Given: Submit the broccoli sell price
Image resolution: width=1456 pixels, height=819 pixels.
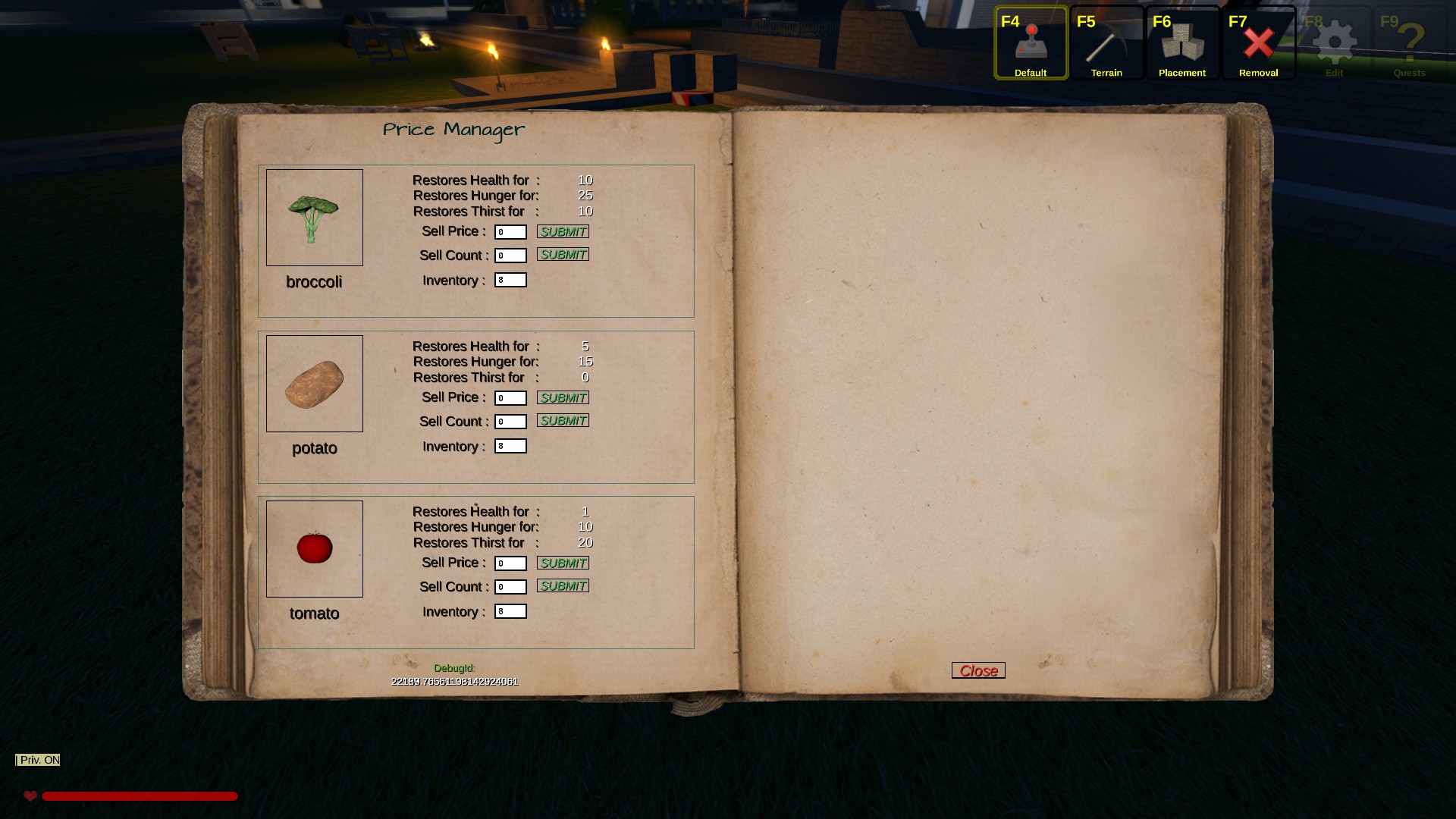Looking at the screenshot, I should click(563, 231).
